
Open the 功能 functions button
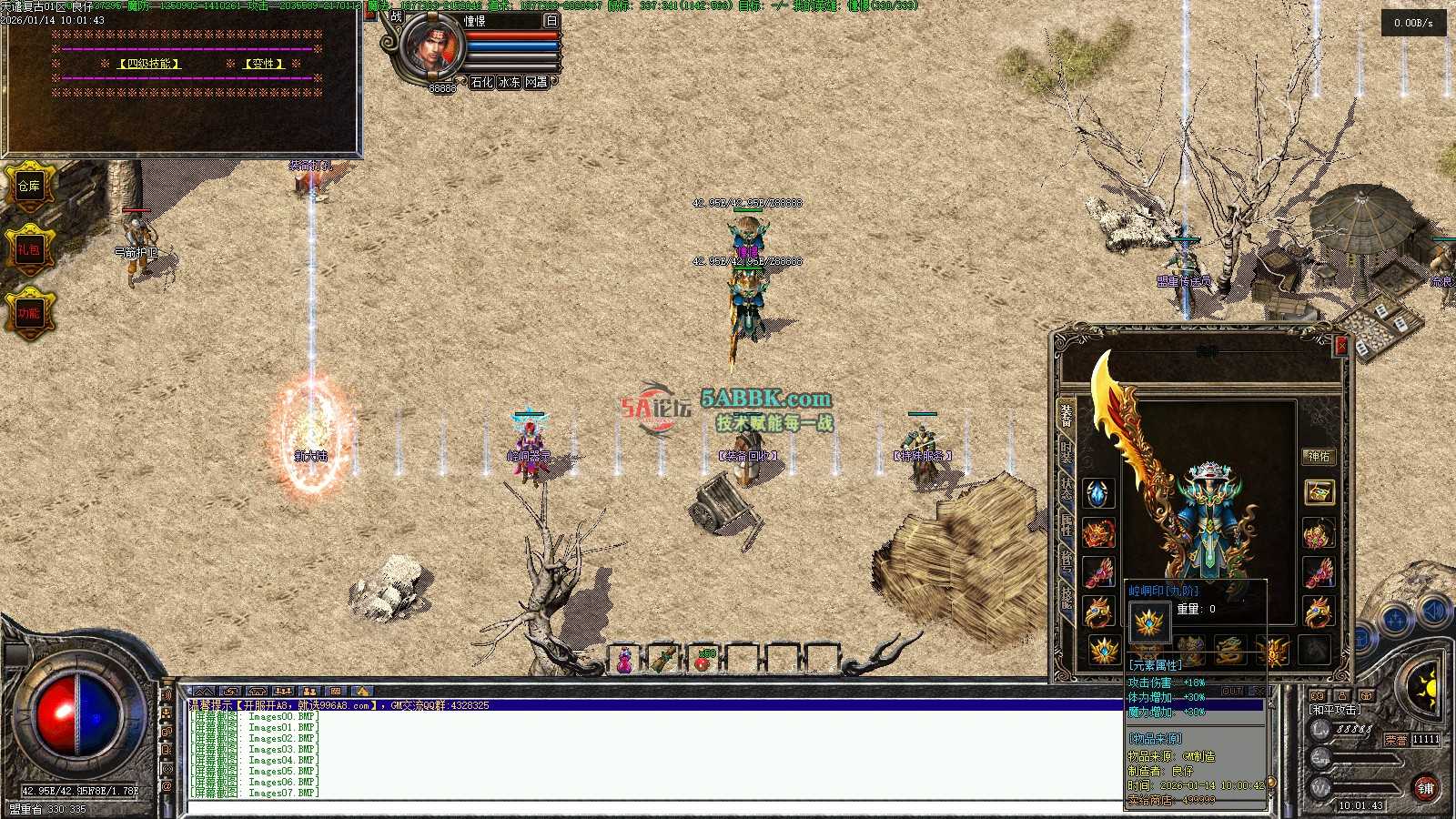pyautogui.click(x=29, y=313)
